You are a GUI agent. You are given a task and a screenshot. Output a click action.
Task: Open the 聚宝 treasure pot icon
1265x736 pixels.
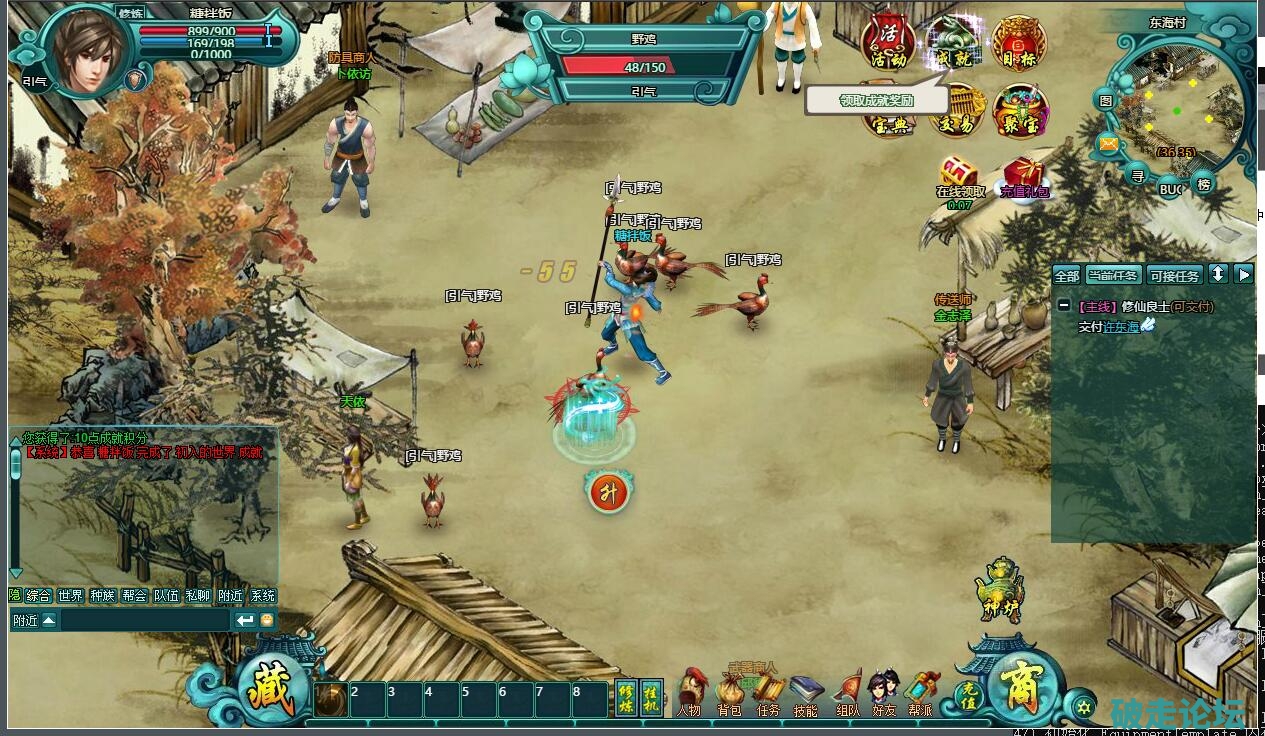coord(1019,109)
